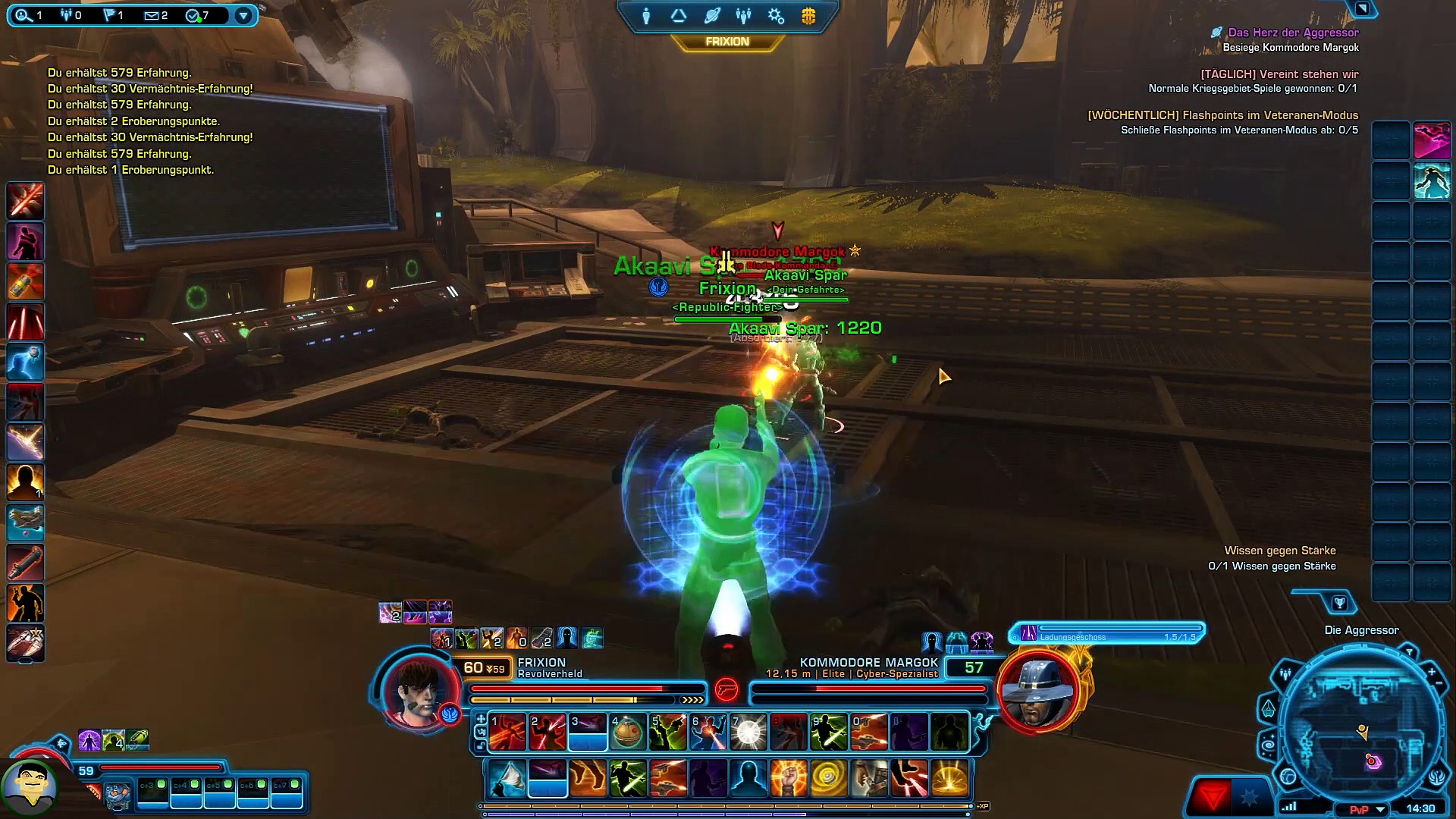Use the glowing fist ability on lower hotbar
The height and width of the screenshot is (819, 1456).
click(788, 779)
